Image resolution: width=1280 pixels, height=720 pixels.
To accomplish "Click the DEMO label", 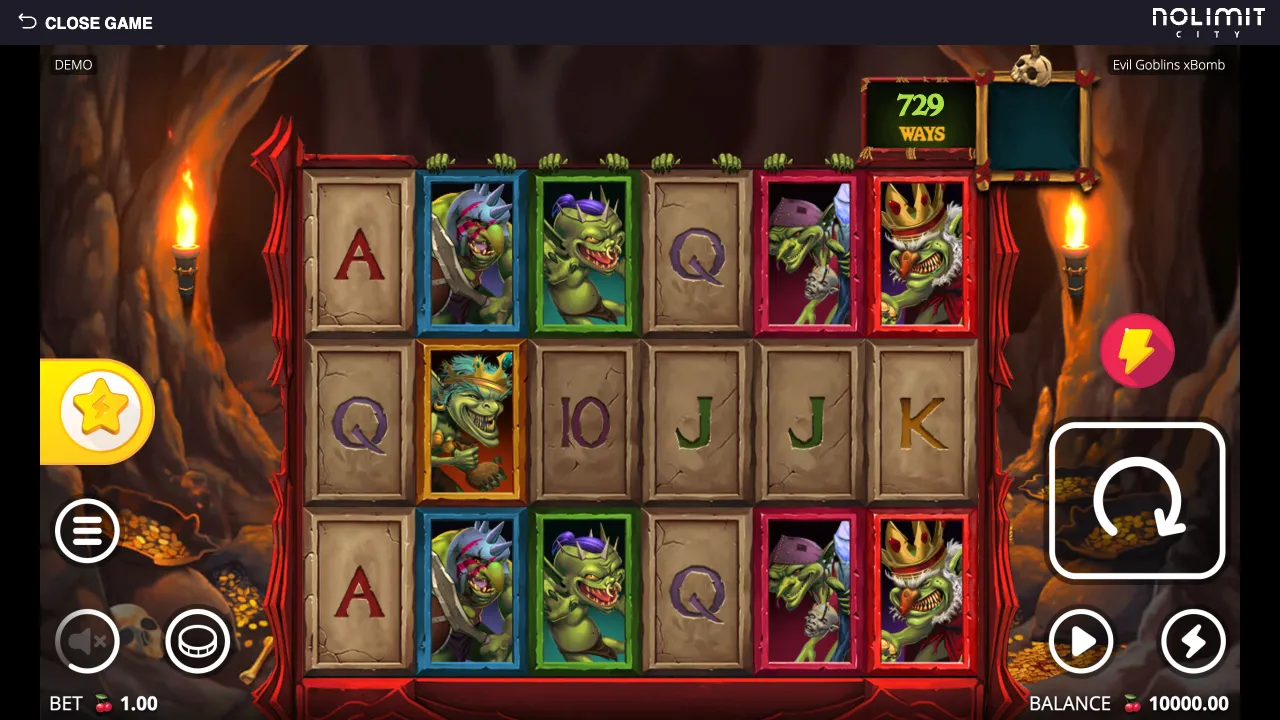I will pos(73,64).
